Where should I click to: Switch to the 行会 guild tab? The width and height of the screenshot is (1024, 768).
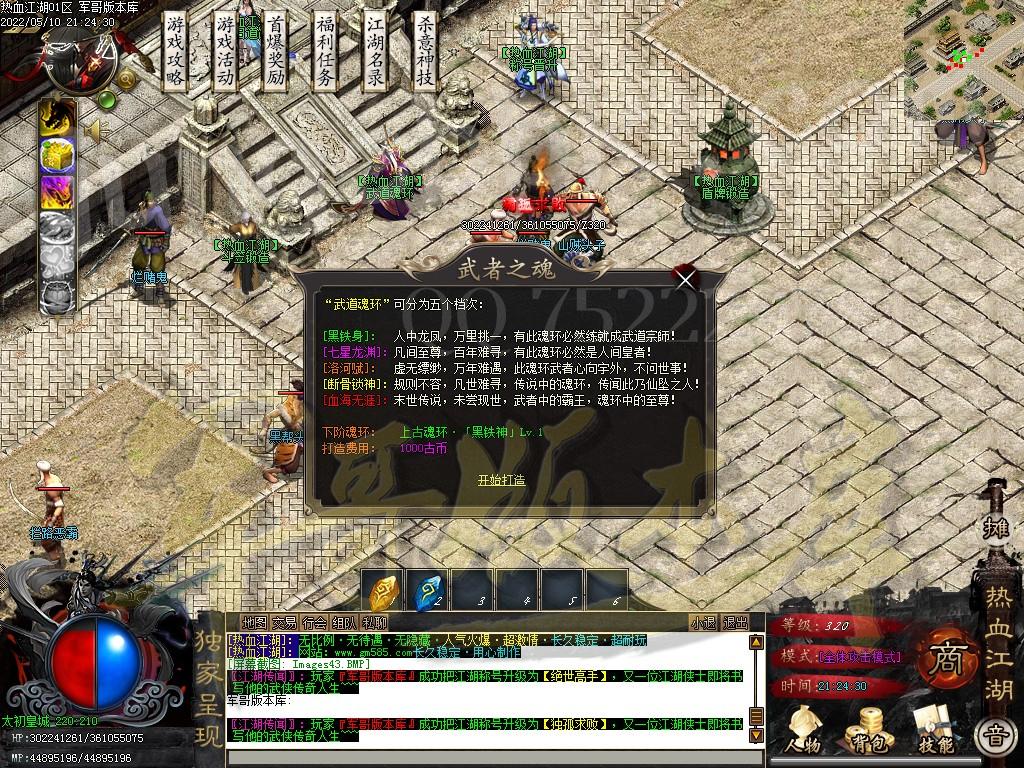pos(314,623)
